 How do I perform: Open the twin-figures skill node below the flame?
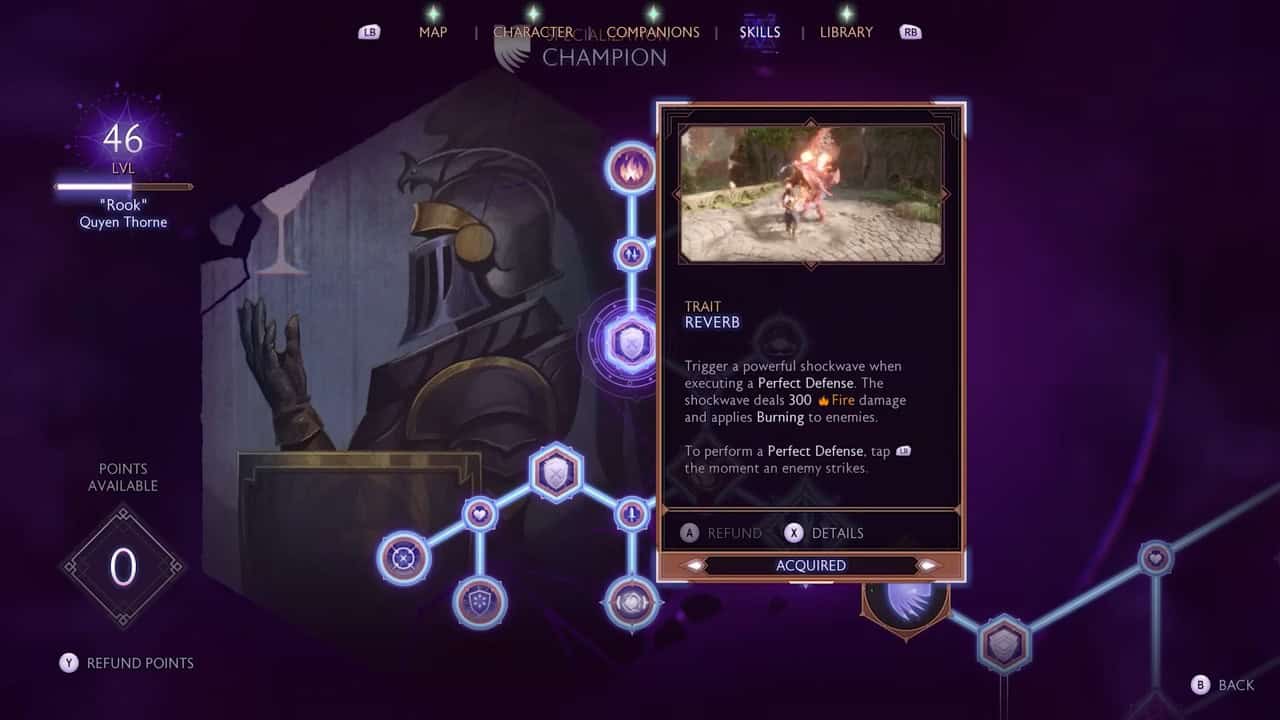(630, 255)
